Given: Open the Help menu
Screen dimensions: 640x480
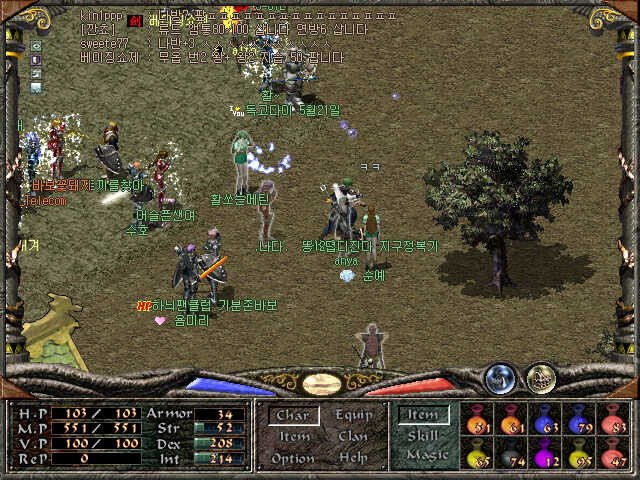Looking at the screenshot, I should pos(353,458).
